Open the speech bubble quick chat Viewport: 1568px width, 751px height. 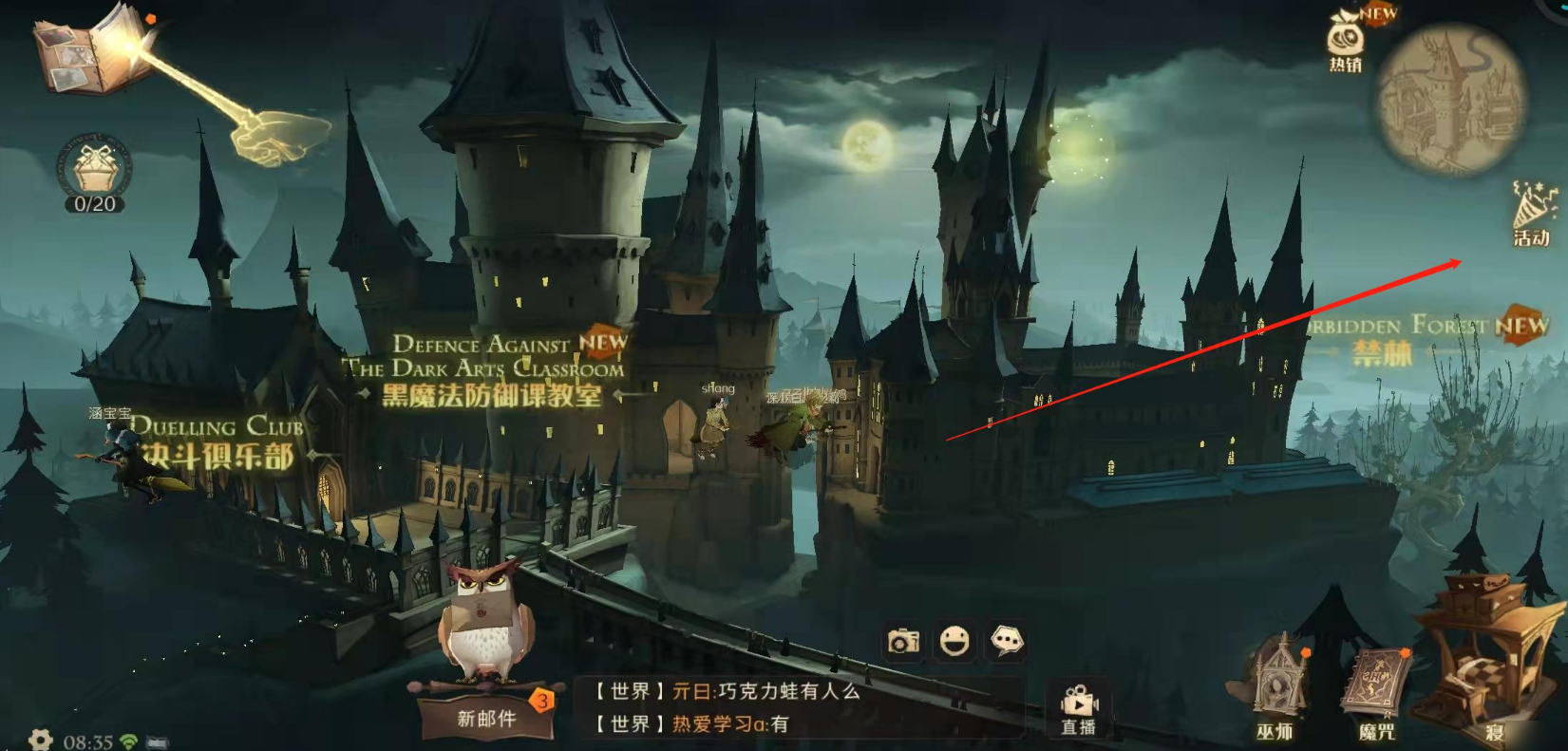(1007, 643)
